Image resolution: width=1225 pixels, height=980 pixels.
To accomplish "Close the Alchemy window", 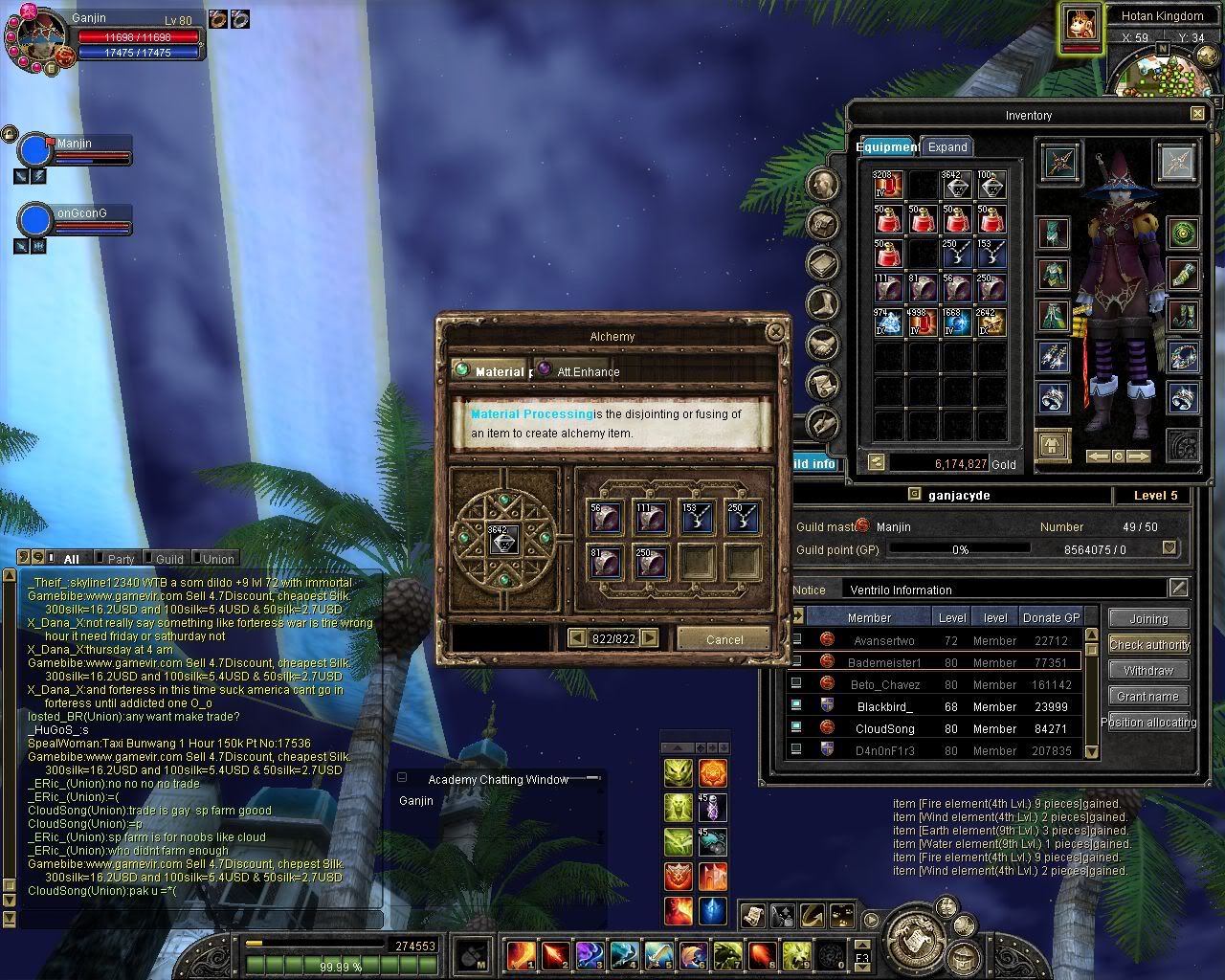I will [x=775, y=333].
